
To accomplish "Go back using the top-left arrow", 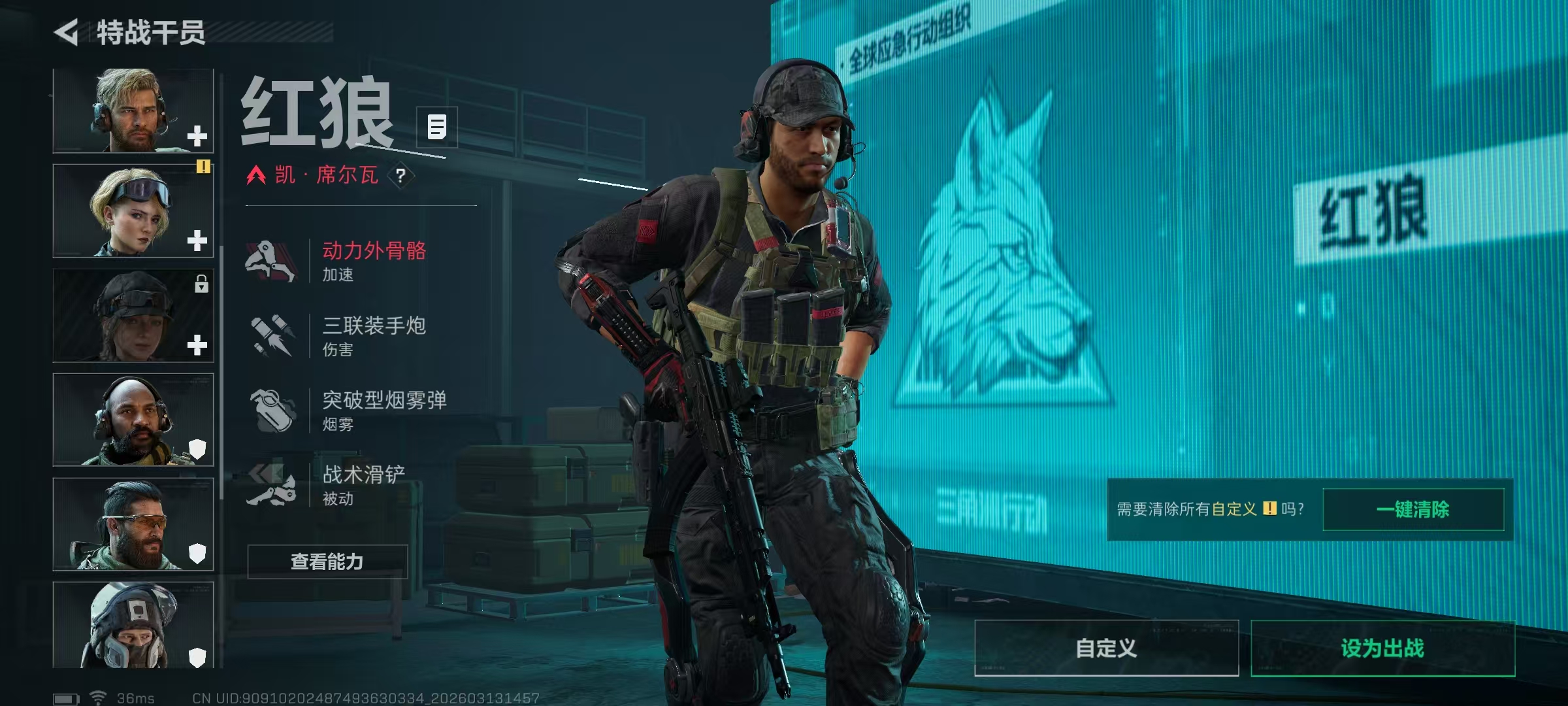I will click(x=67, y=33).
